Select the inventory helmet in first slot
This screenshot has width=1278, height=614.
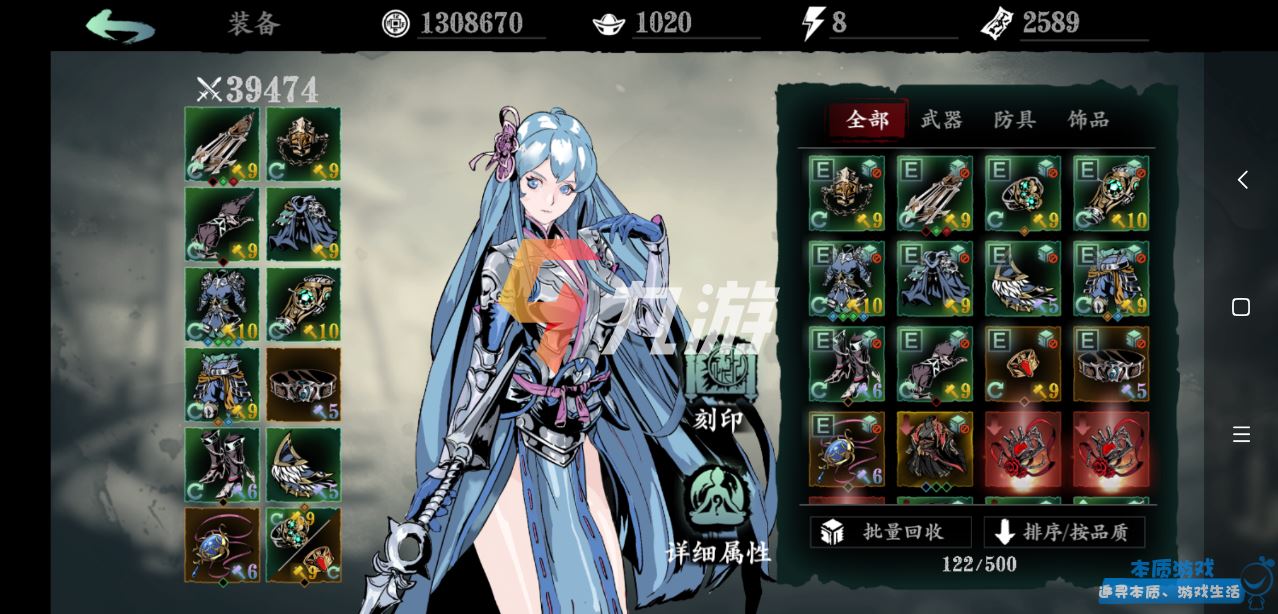(x=846, y=193)
